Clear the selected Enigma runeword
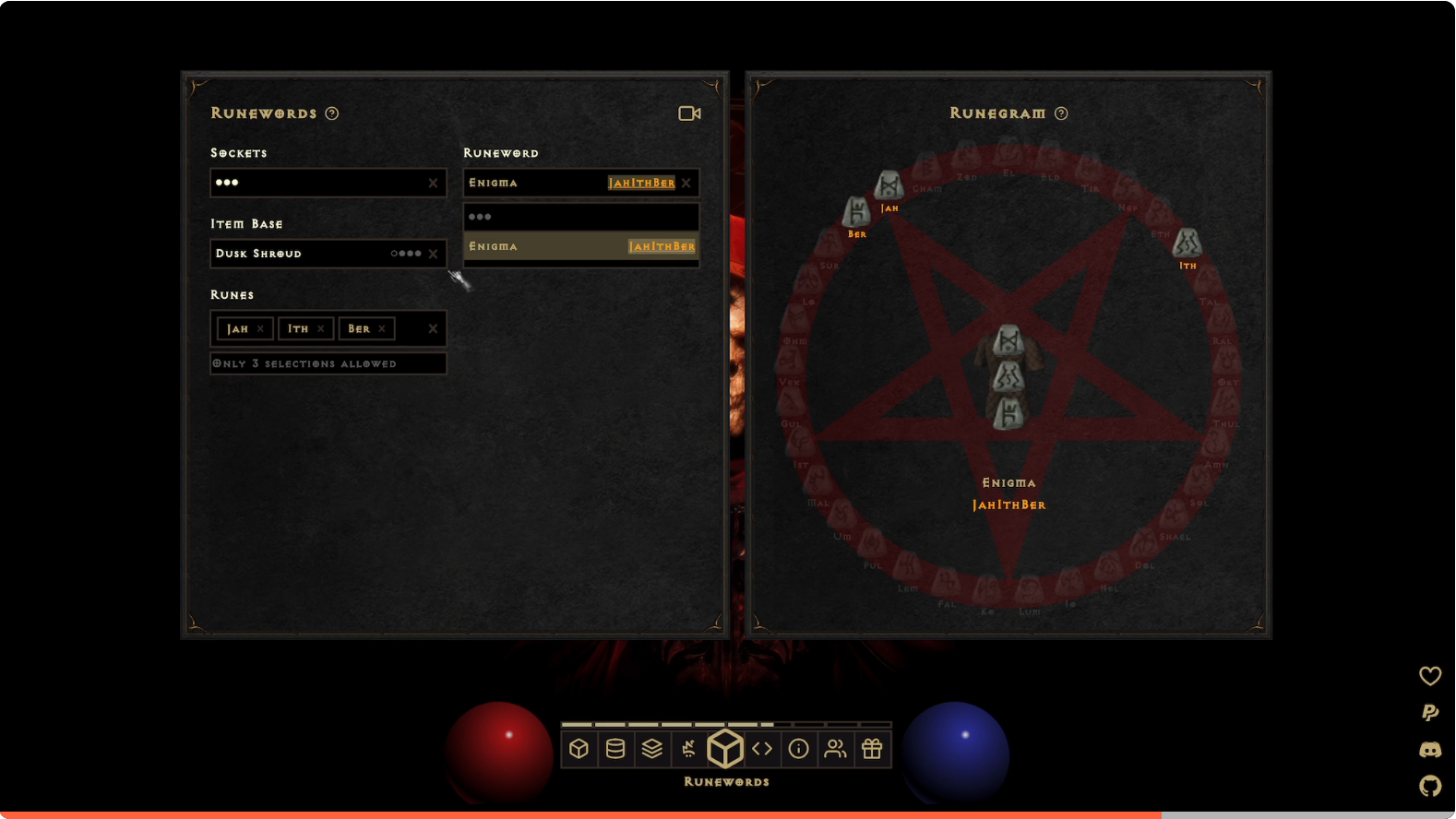The image size is (1456, 819). (686, 183)
